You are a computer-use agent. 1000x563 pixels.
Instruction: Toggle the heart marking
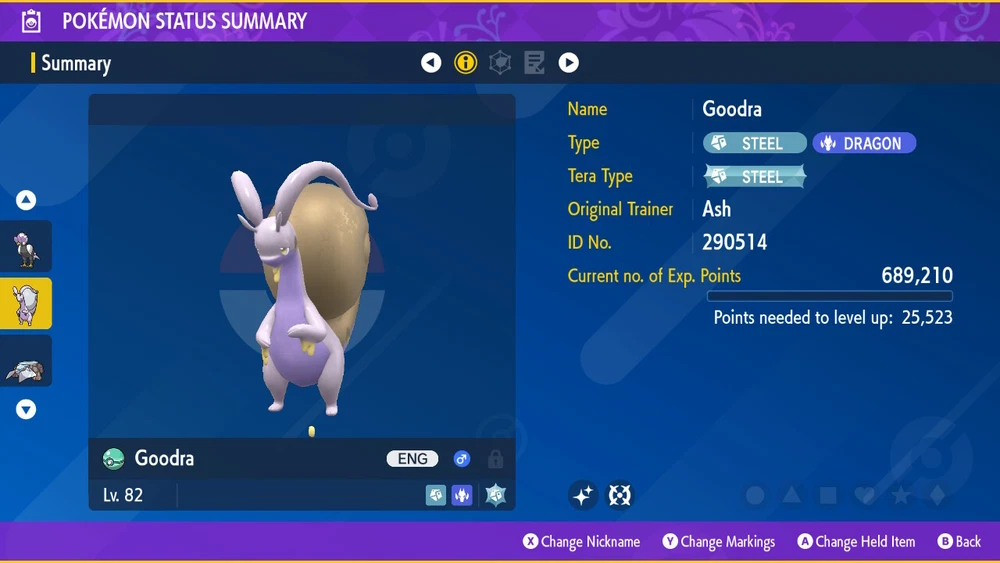pos(864,495)
